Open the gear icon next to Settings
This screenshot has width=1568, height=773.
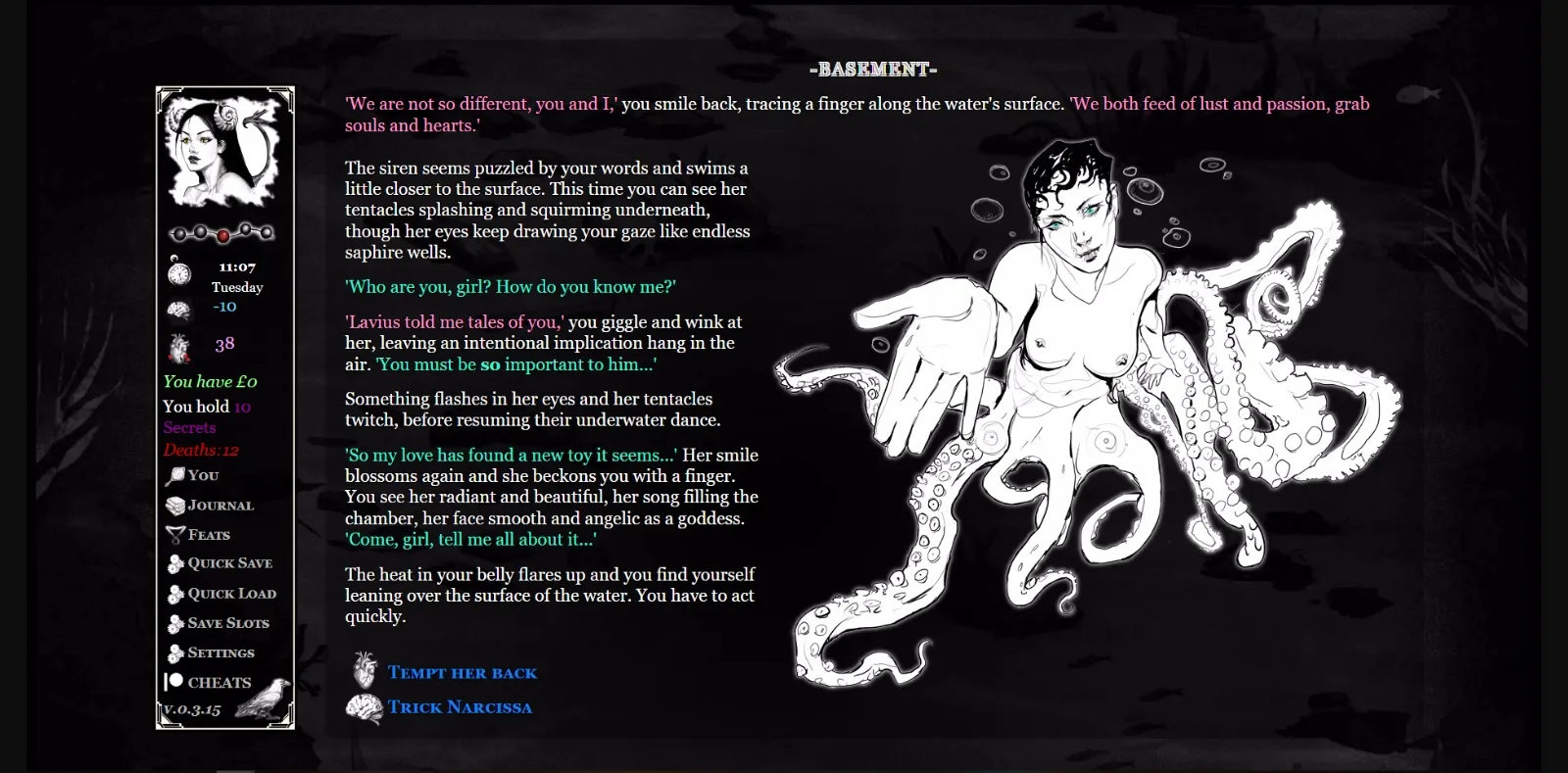(x=174, y=652)
